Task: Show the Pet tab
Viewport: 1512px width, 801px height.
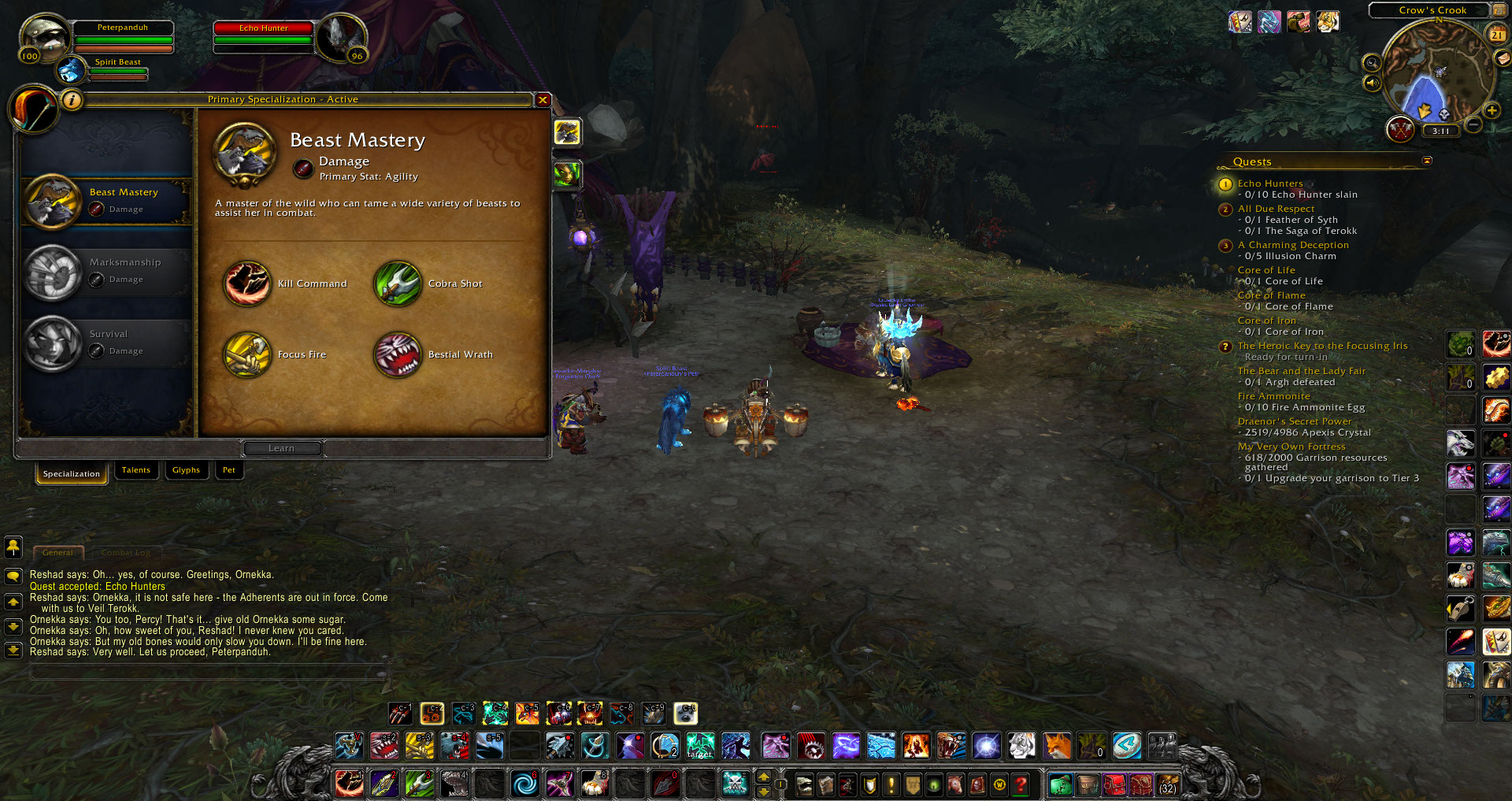Action: (228, 470)
